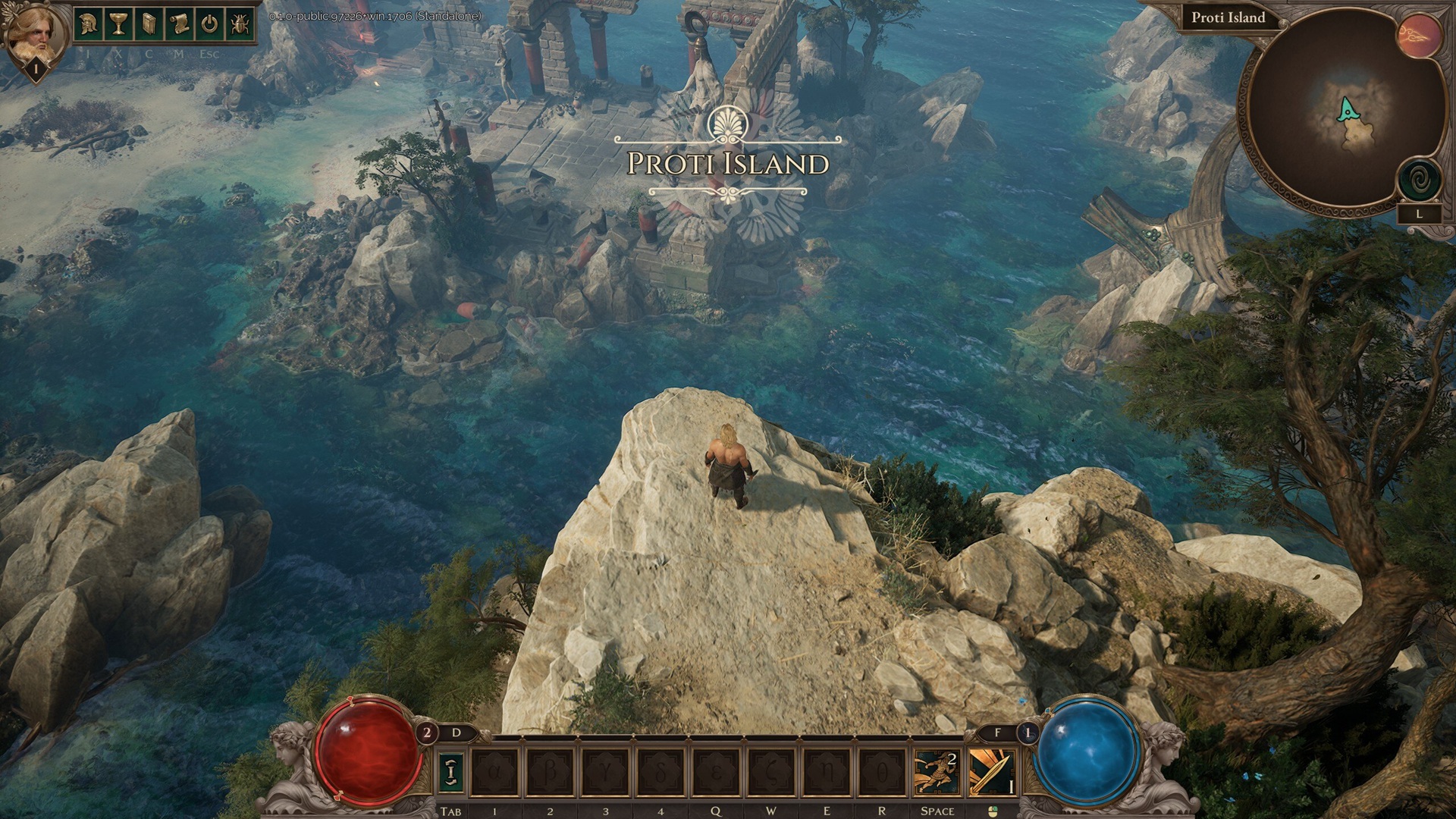This screenshot has height=819, width=1456.
Task: Report a bug using the beetle icon
Action: tap(240, 24)
